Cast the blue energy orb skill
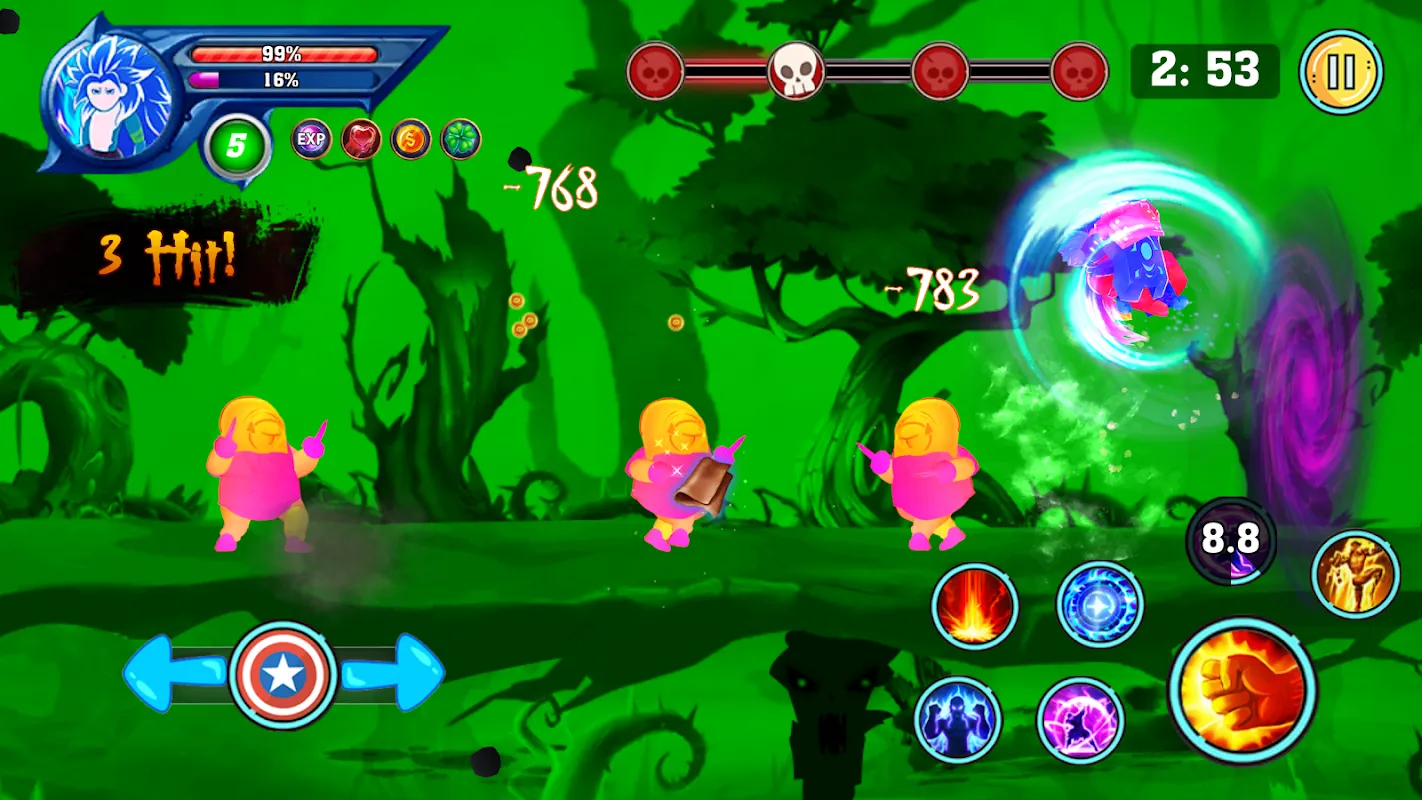 coord(1100,605)
